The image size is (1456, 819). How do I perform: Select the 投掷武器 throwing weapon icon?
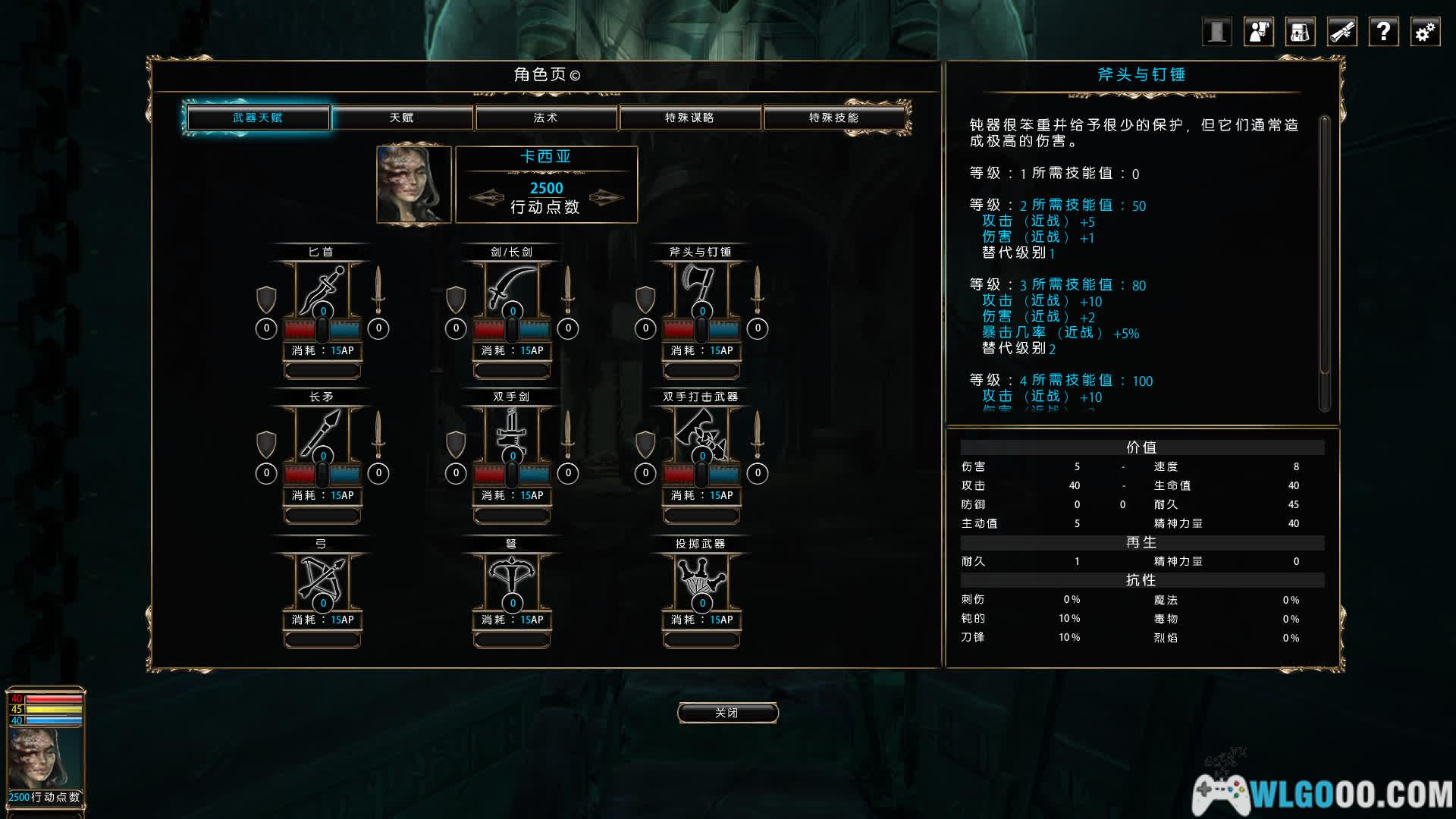click(x=701, y=579)
